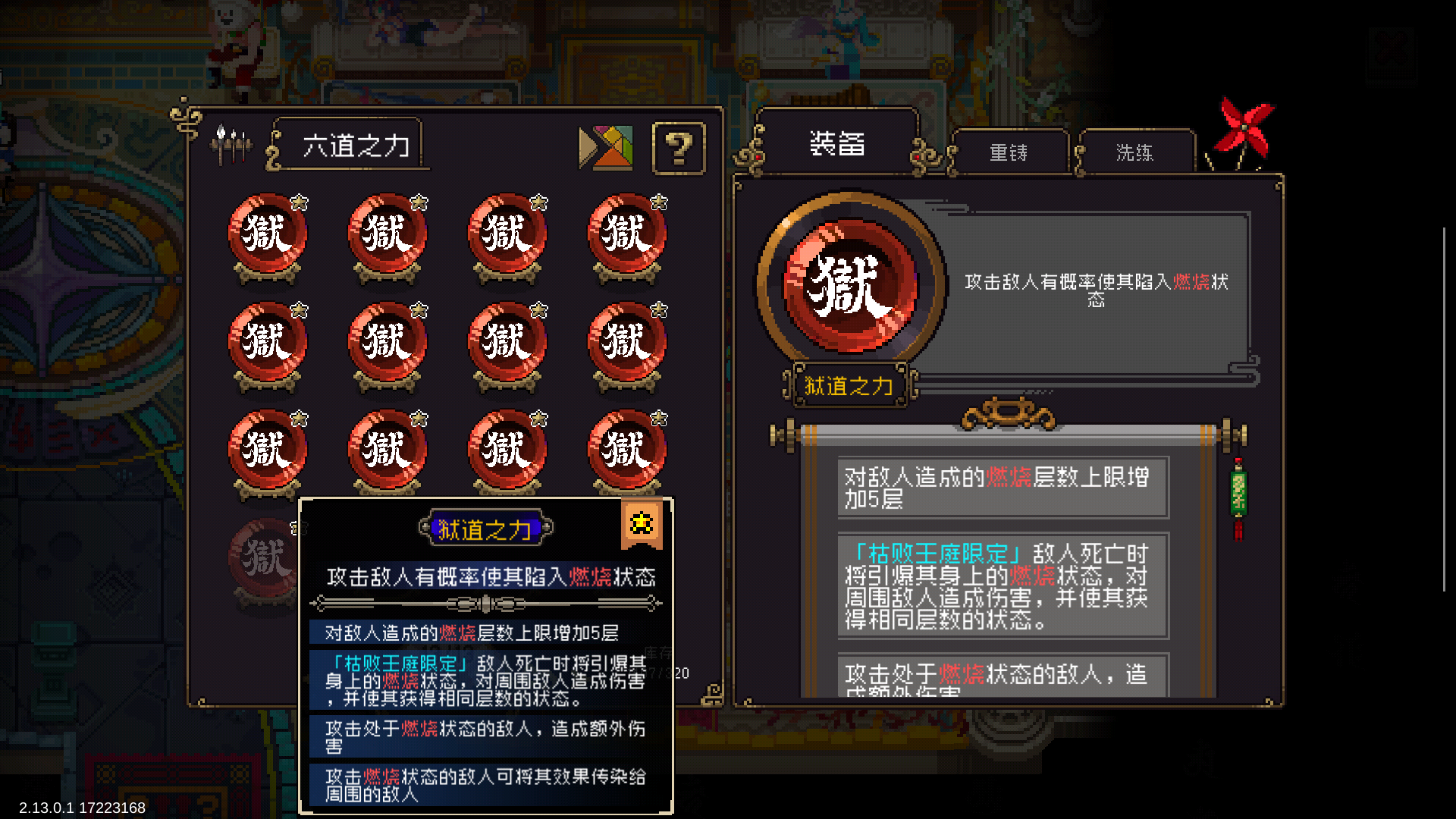Click the dimmed 獄 orb at grid bottom
This screenshot has width=1456, height=819.
click(265, 552)
